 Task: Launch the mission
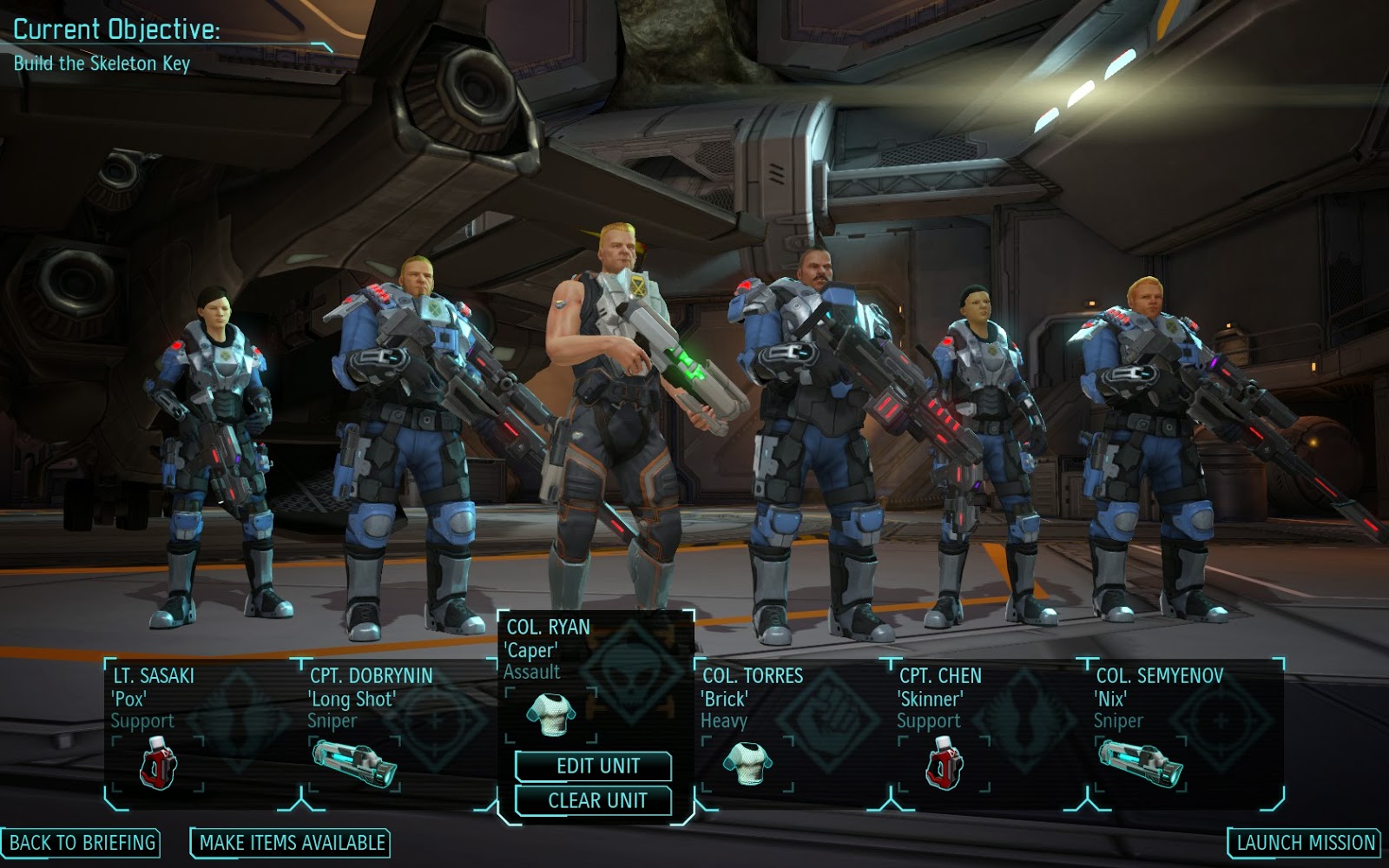click(1306, 842)
